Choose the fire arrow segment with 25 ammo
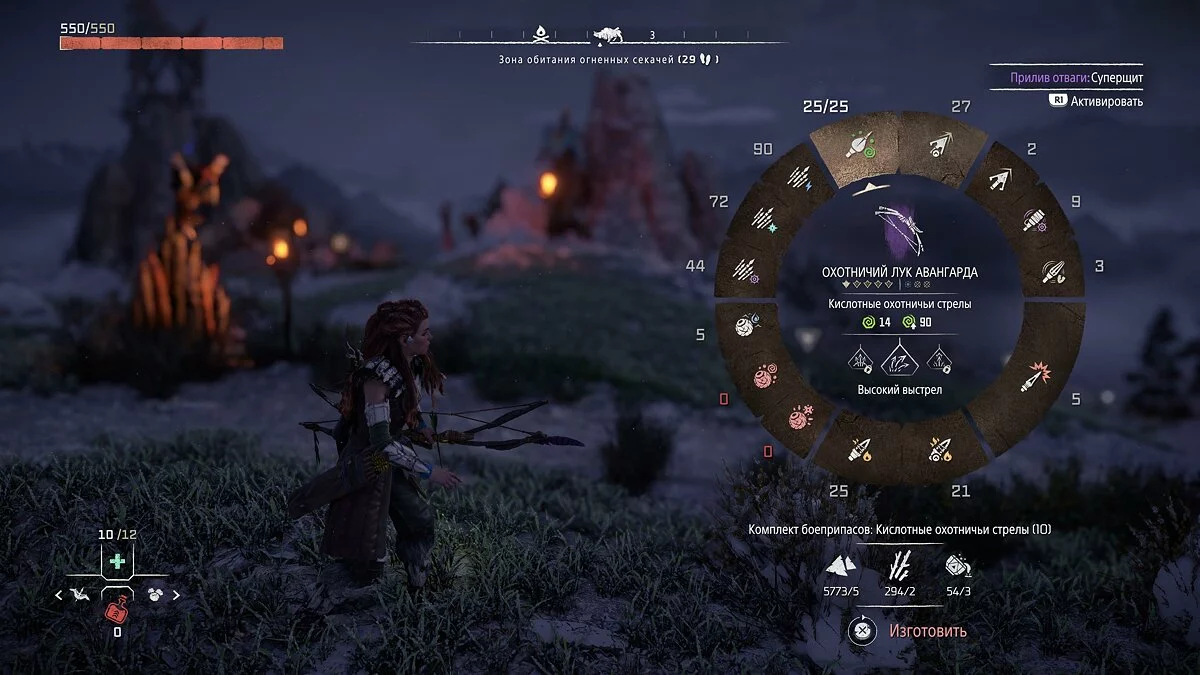This screenshot has width=1200, height=675. (x=859, y=450)
